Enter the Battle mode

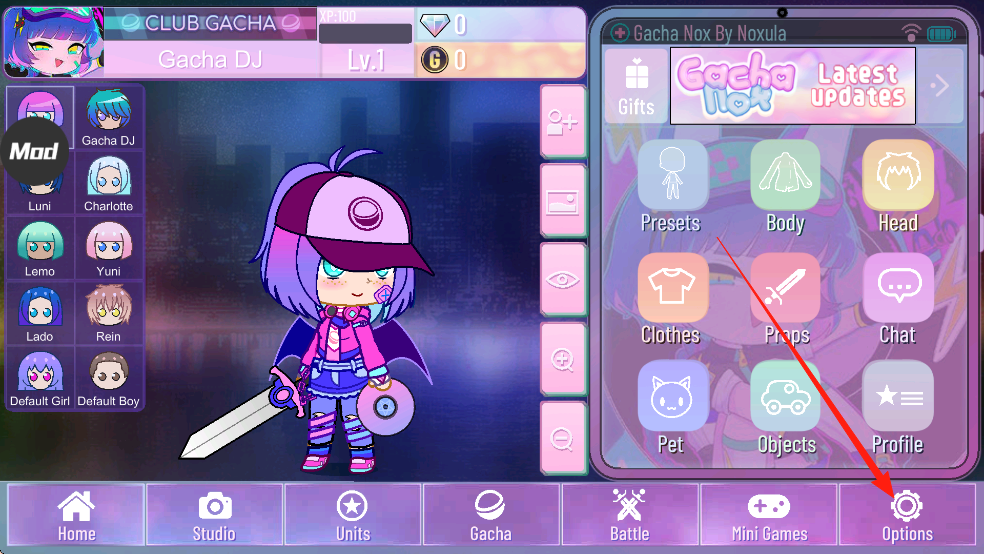coord(629,515)
